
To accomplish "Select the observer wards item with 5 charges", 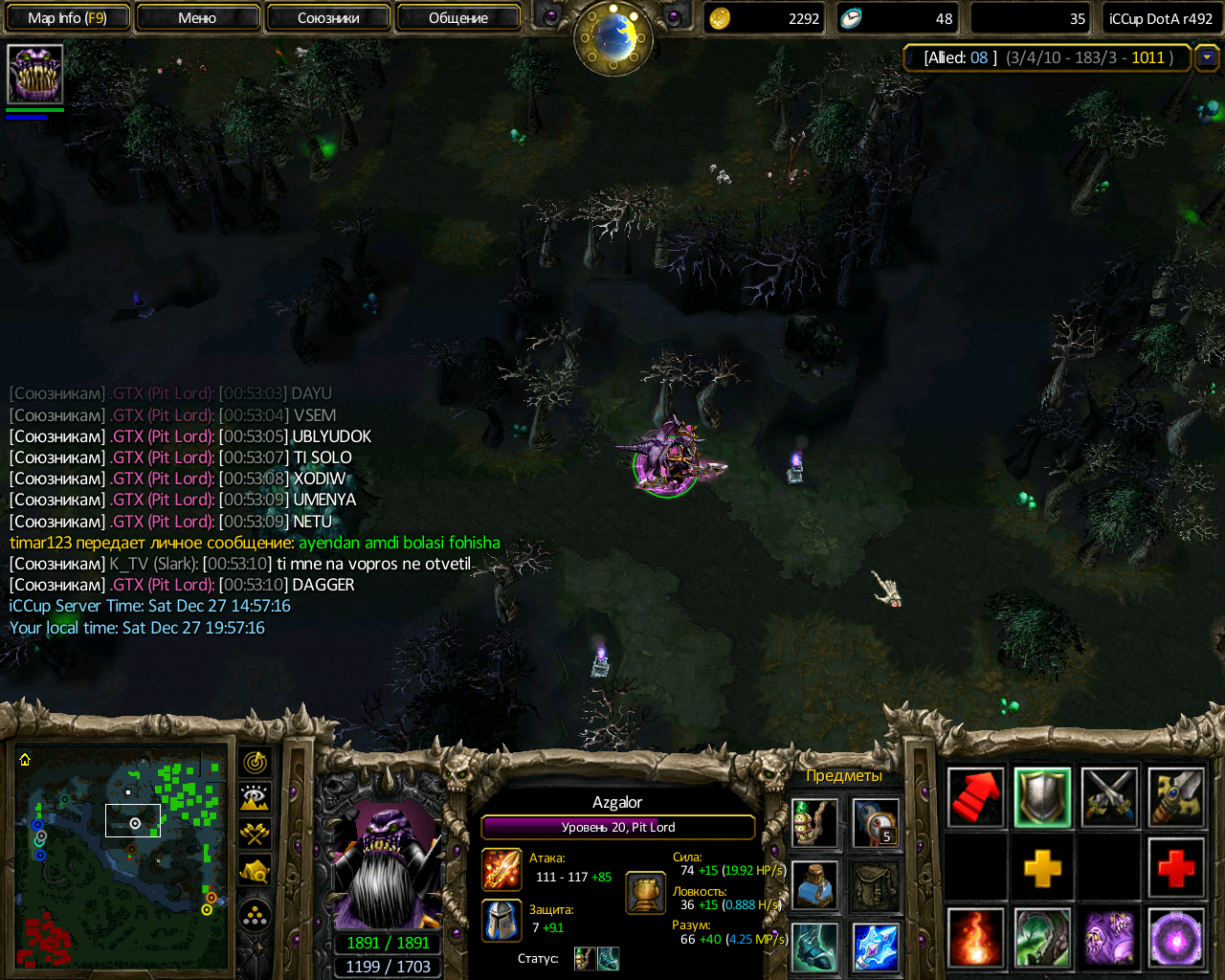I will click(x=876, y=823).
